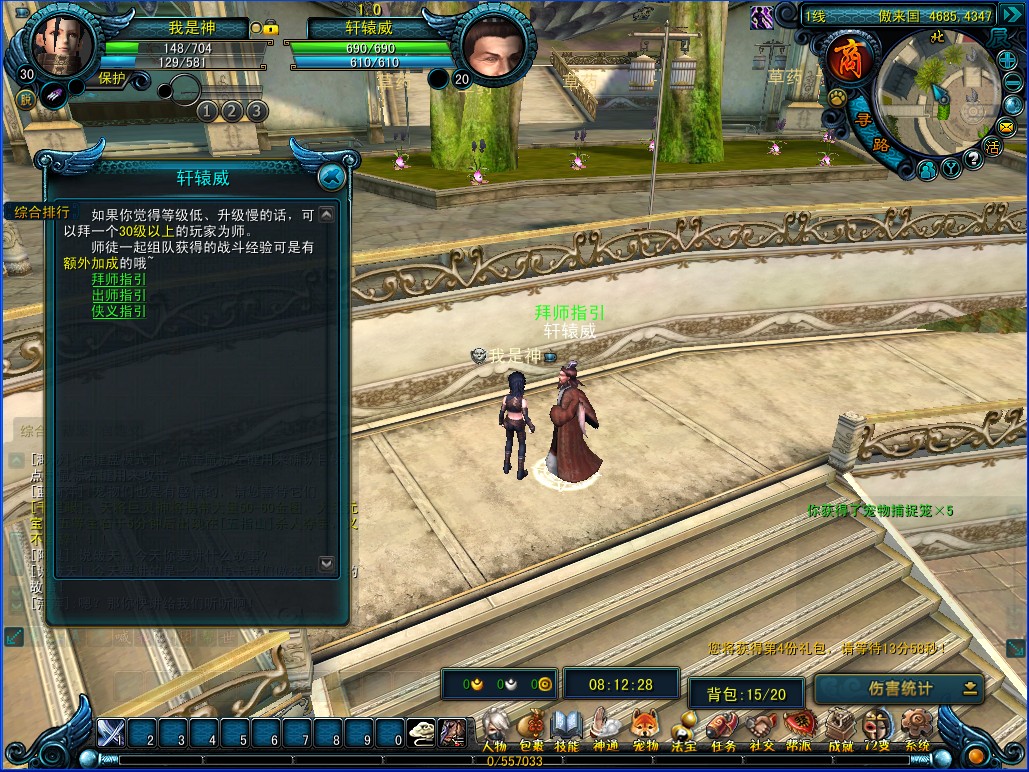Open the 综合排行 ranking tab

click(42, 212)
